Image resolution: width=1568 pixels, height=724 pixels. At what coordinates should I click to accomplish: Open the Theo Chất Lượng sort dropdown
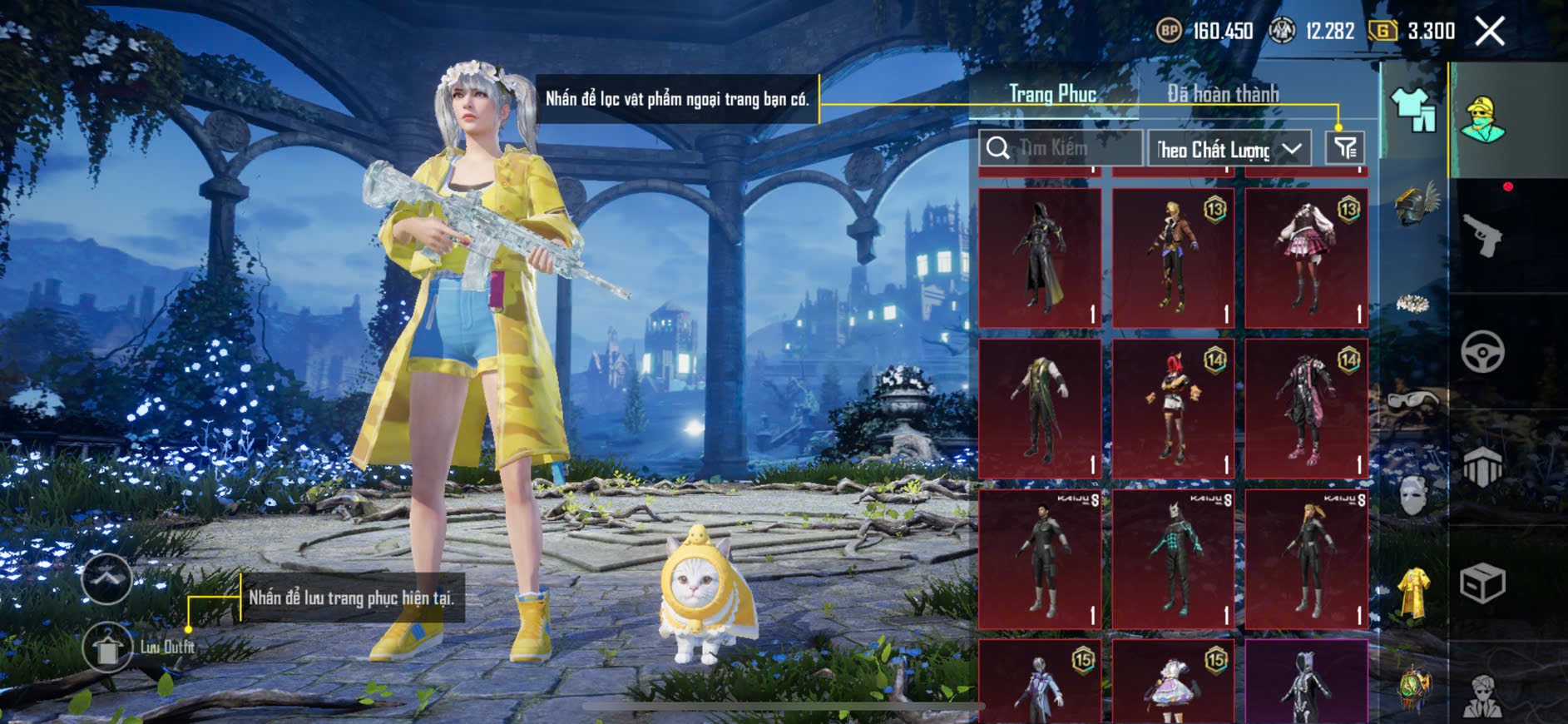[1229, 149]
